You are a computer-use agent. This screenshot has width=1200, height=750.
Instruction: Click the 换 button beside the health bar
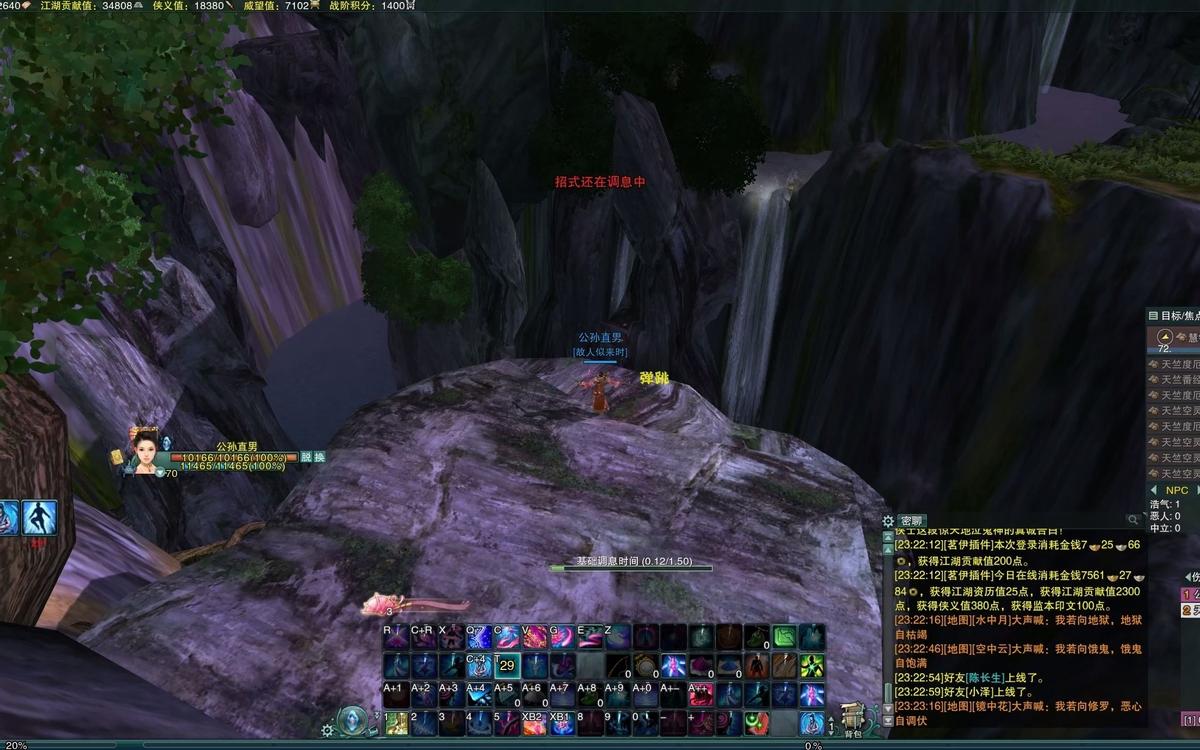[x=319, y=457]
